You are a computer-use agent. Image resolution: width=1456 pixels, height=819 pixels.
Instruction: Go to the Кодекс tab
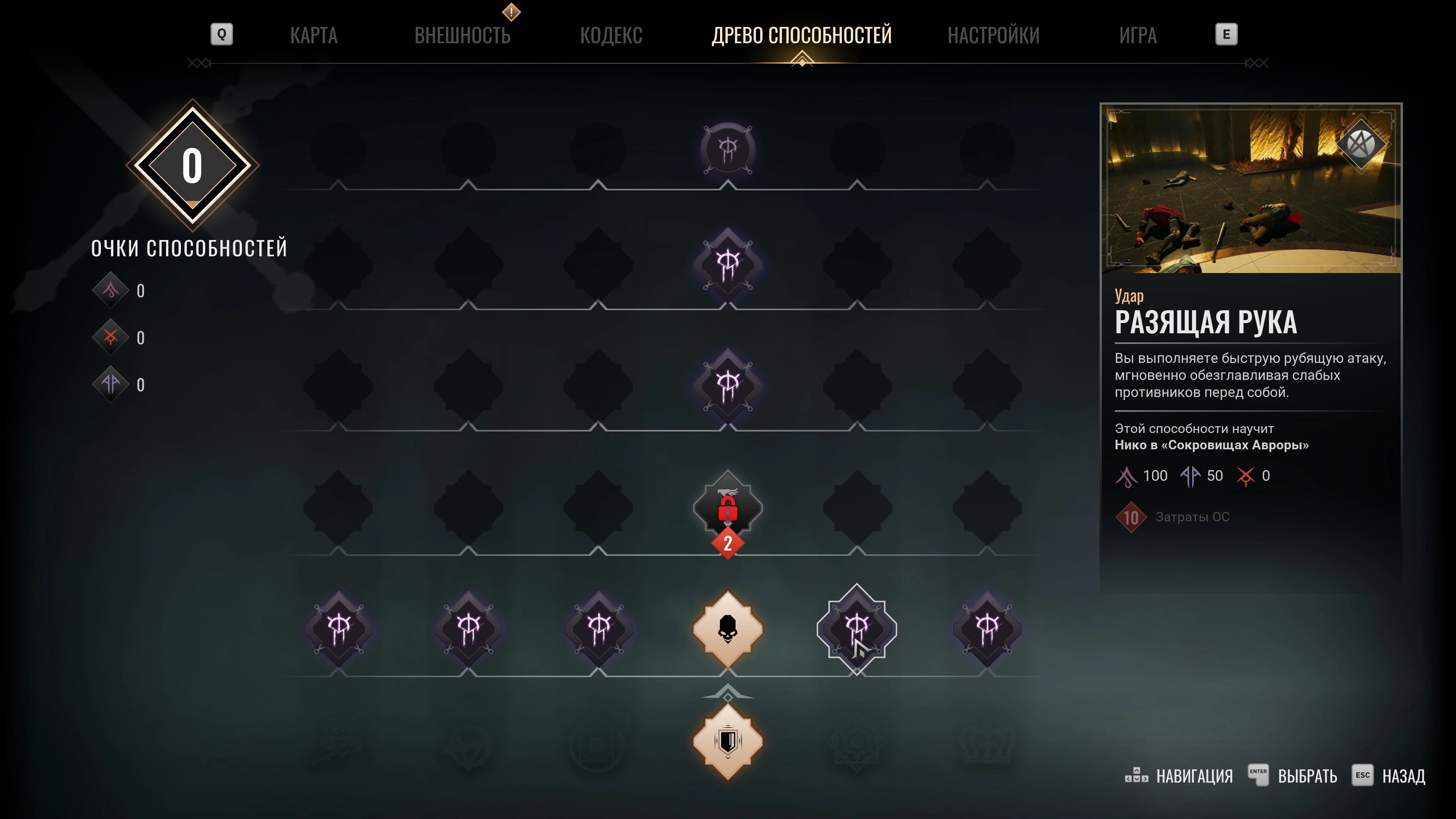611,36
